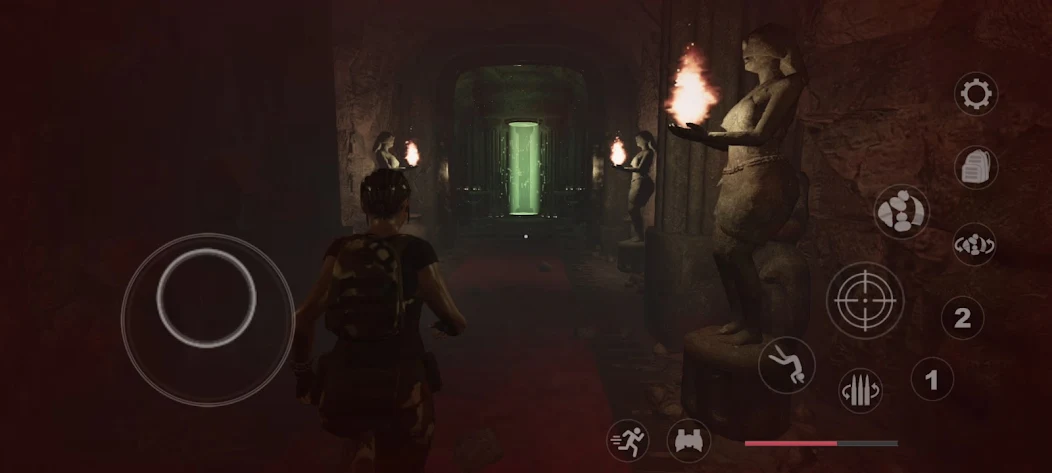Open the backpack inventory

click(975, 167)
